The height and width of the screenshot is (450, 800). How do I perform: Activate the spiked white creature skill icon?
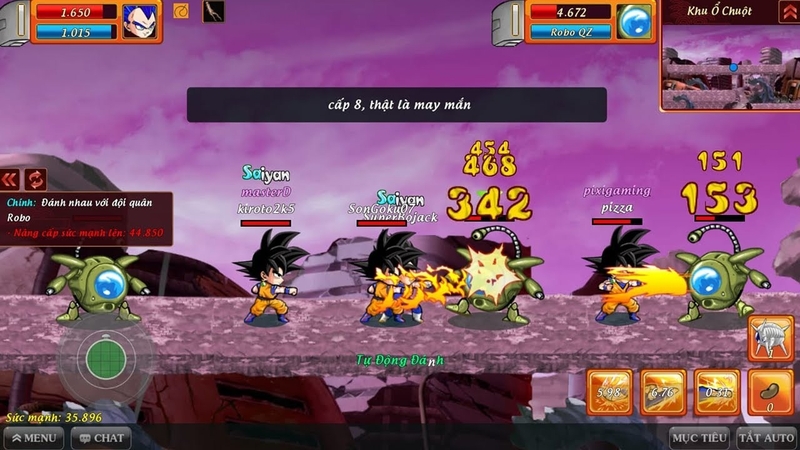click(772, 339)
